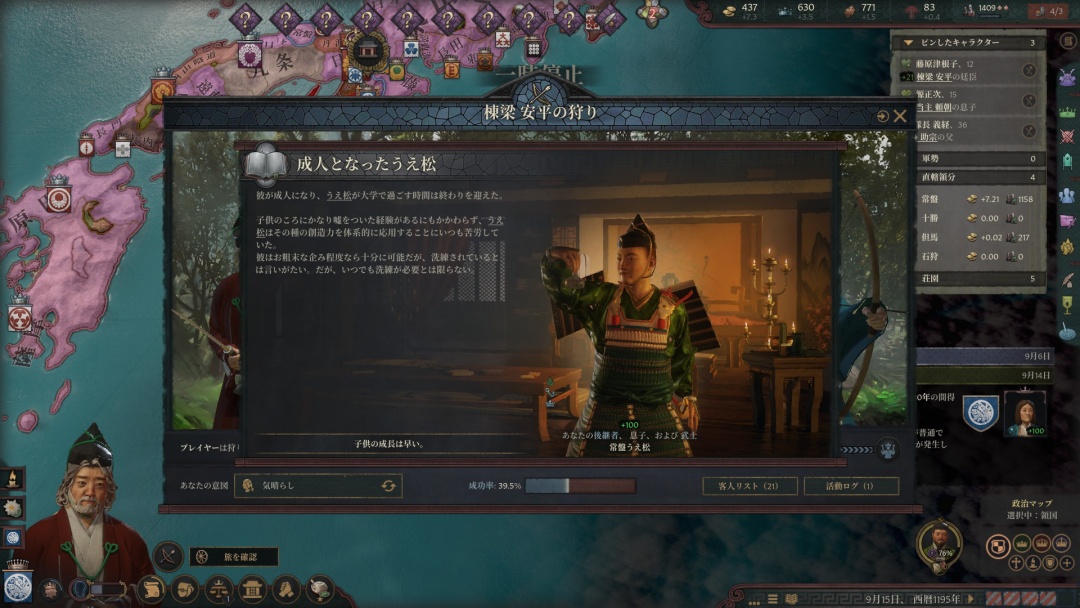This screenshot has width=1080, height=608.
Task: Open the 客人リスト (21) guest list
Action: pyautogui.click(x=748, y=486)
